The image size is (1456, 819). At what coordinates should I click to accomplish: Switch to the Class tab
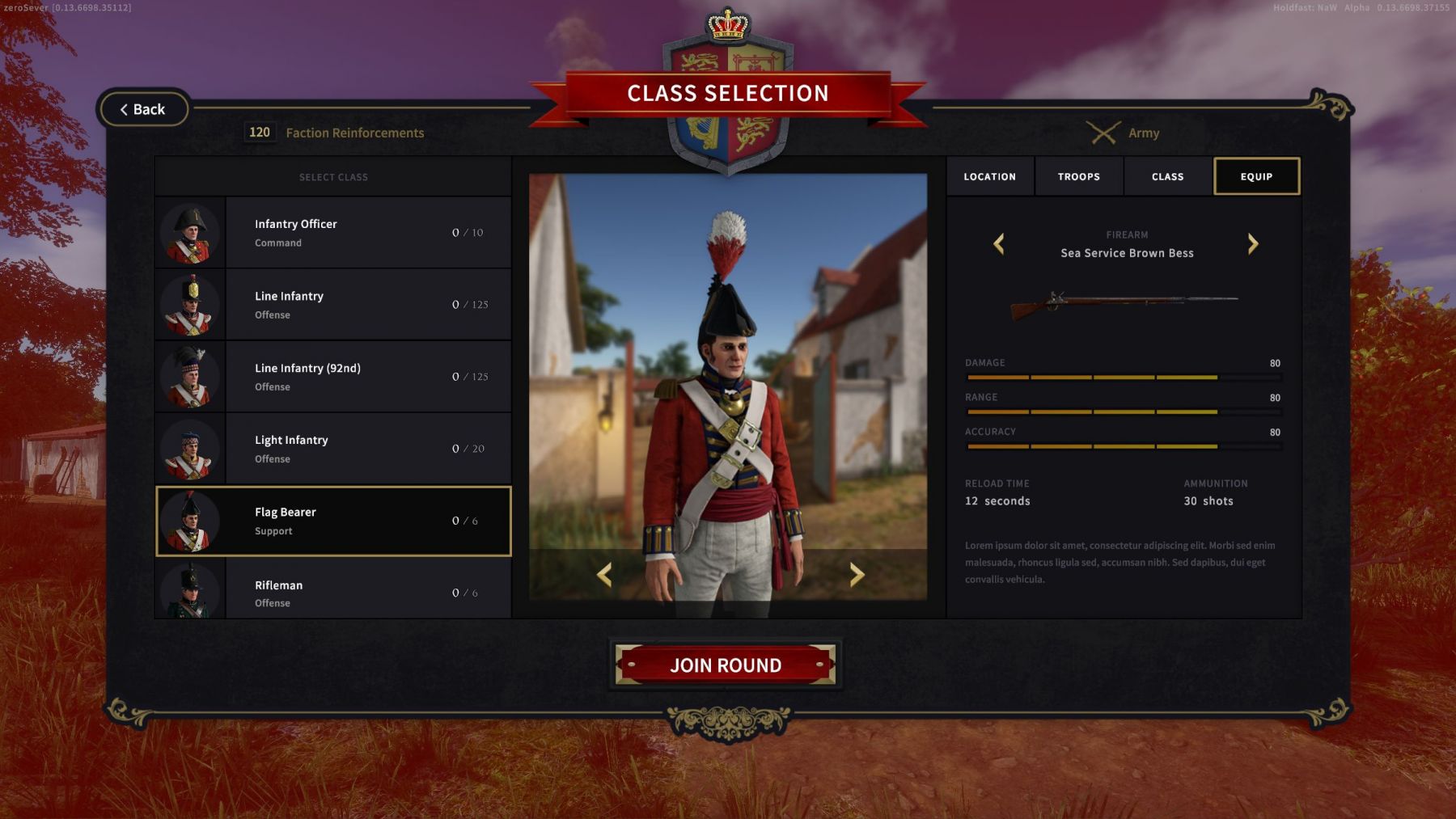pyautogui.click(x=1167, y=176)
